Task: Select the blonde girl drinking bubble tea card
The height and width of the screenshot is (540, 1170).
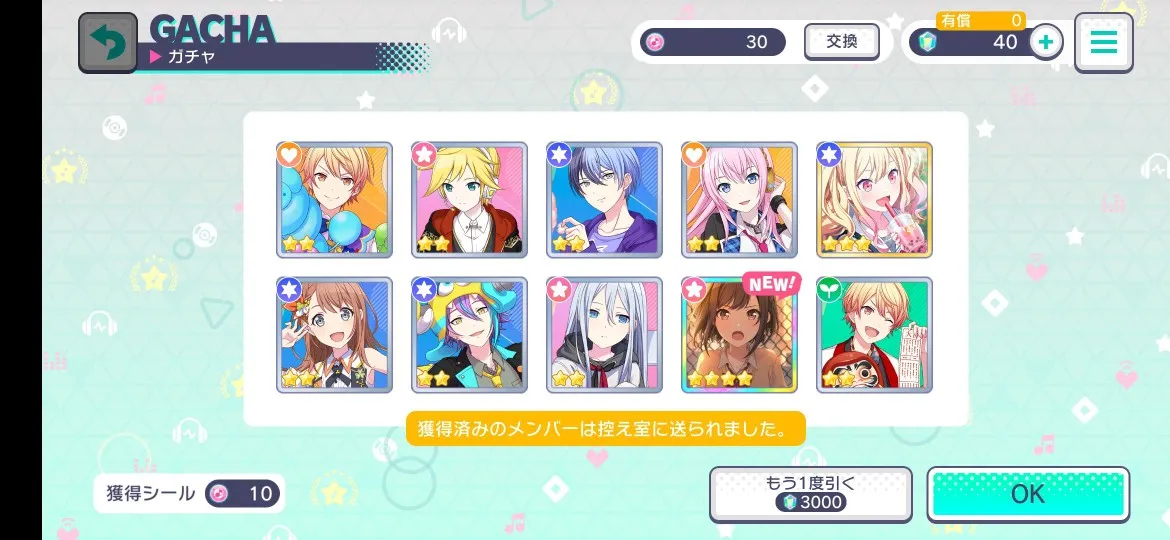Action: point(874,200)
